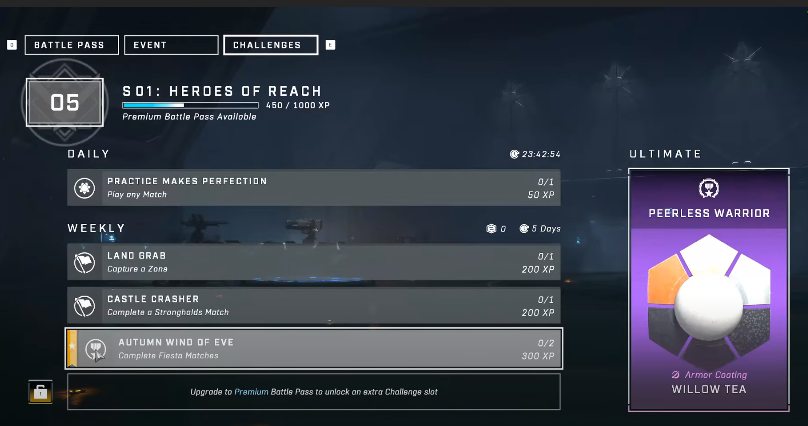Select the Practice Makes Perfection daily challenge
Image resolution: width=808 pixels, height=426 pixels.
coord(314,187)
